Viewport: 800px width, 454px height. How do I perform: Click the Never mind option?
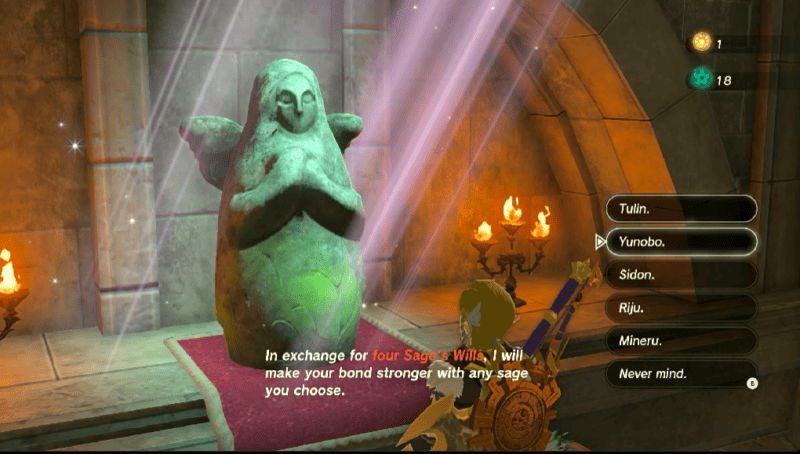(680, 374)
